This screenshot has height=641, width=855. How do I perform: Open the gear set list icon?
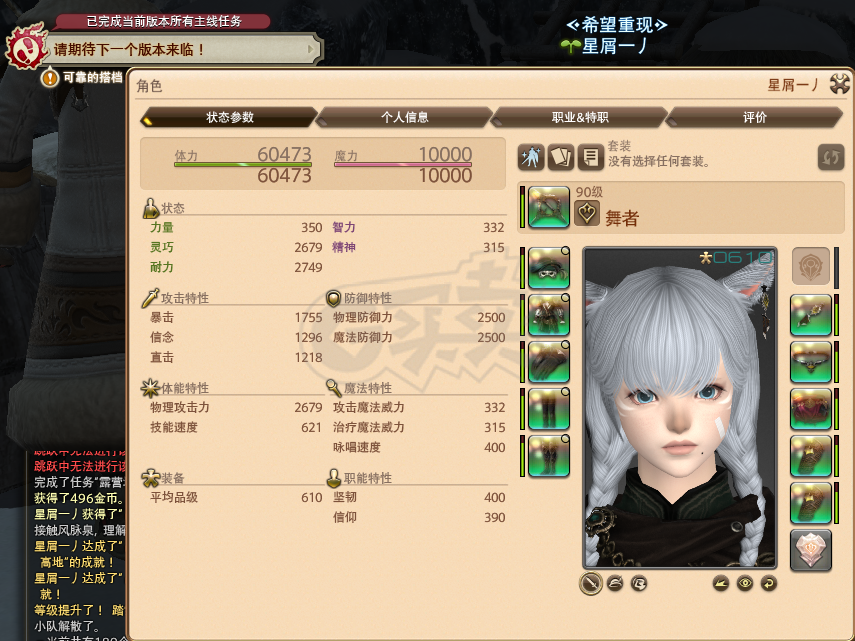591,157
